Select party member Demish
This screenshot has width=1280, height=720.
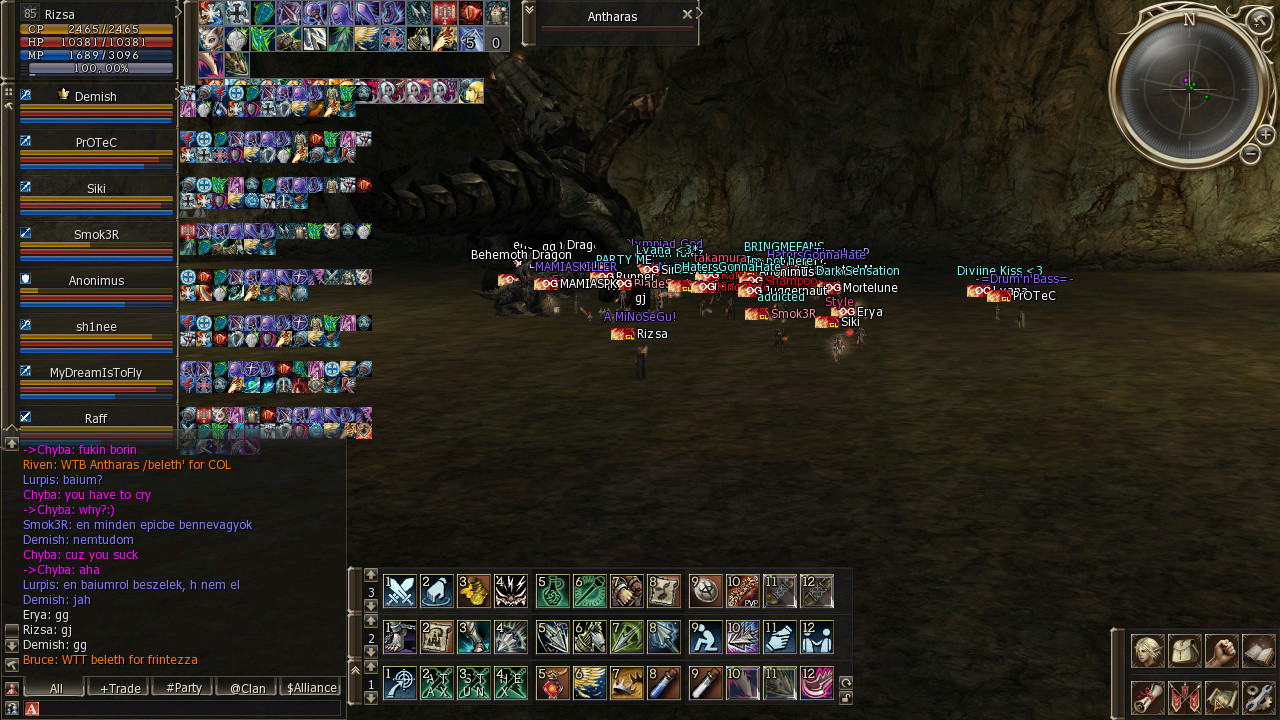coord(96,97)
